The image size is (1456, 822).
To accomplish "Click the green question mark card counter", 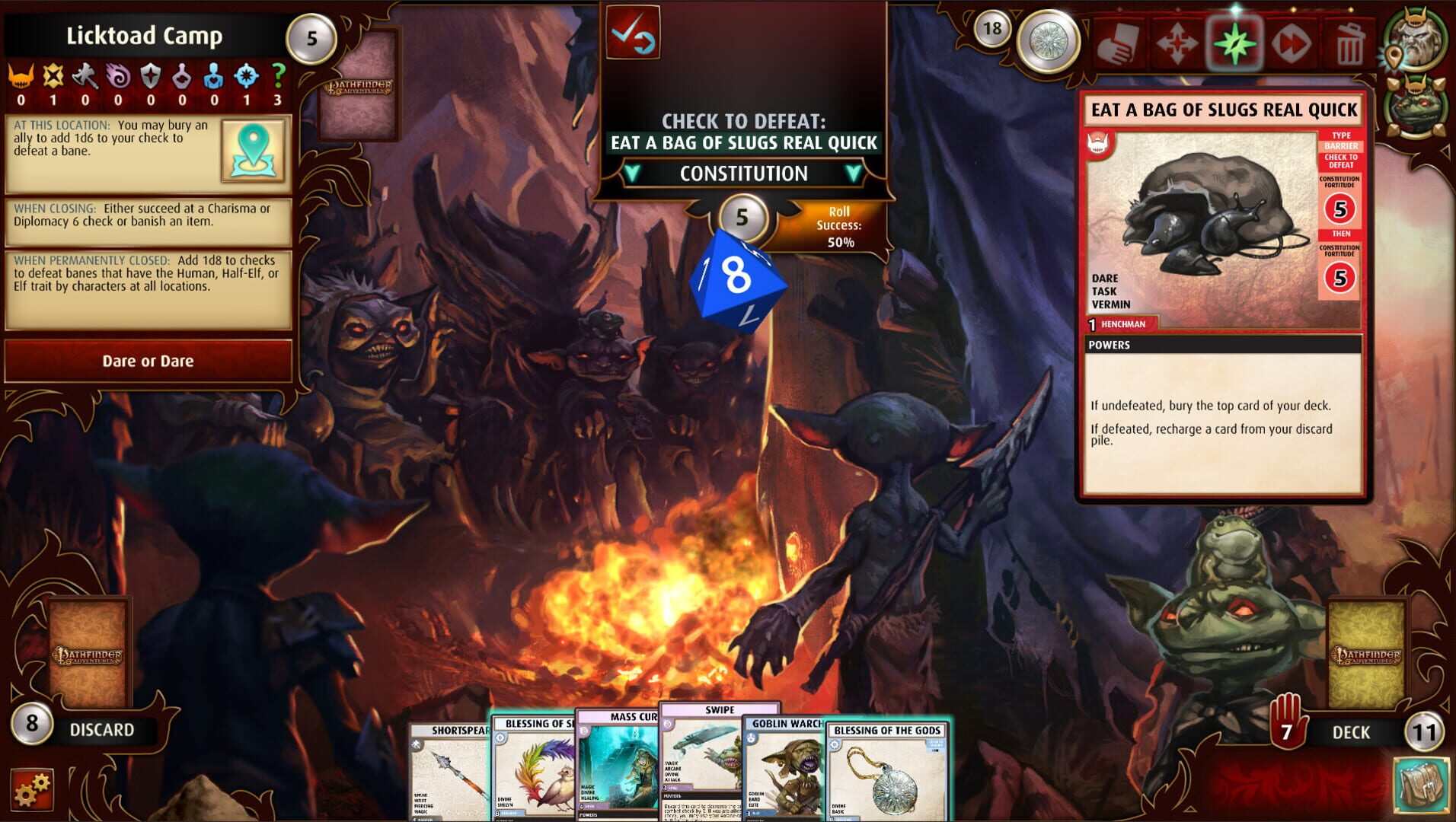I will click(x=279, y=76).
